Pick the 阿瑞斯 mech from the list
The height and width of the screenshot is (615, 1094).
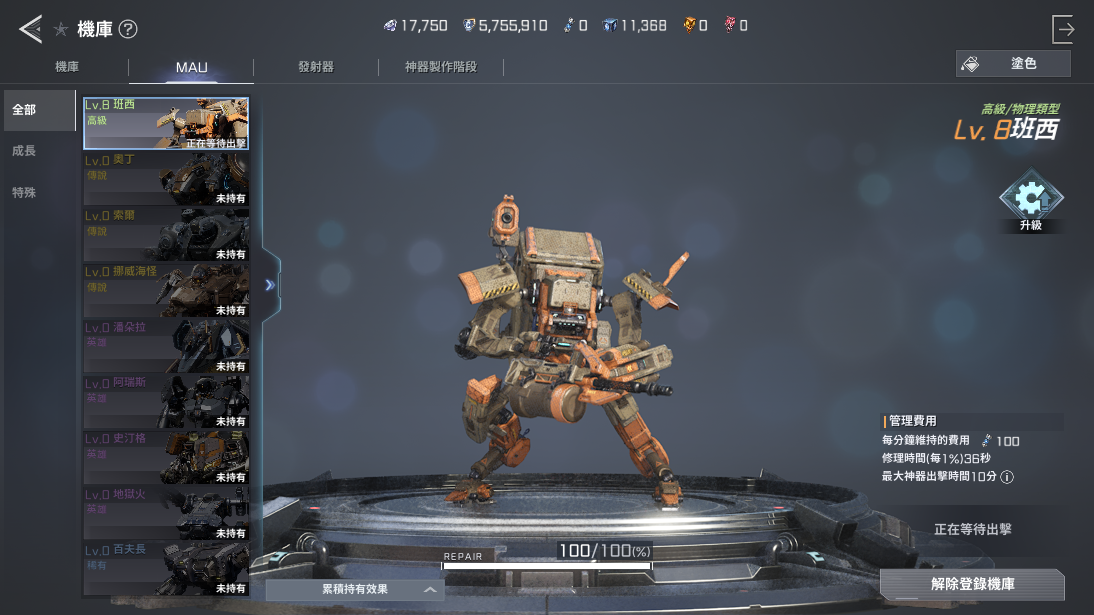166,401
